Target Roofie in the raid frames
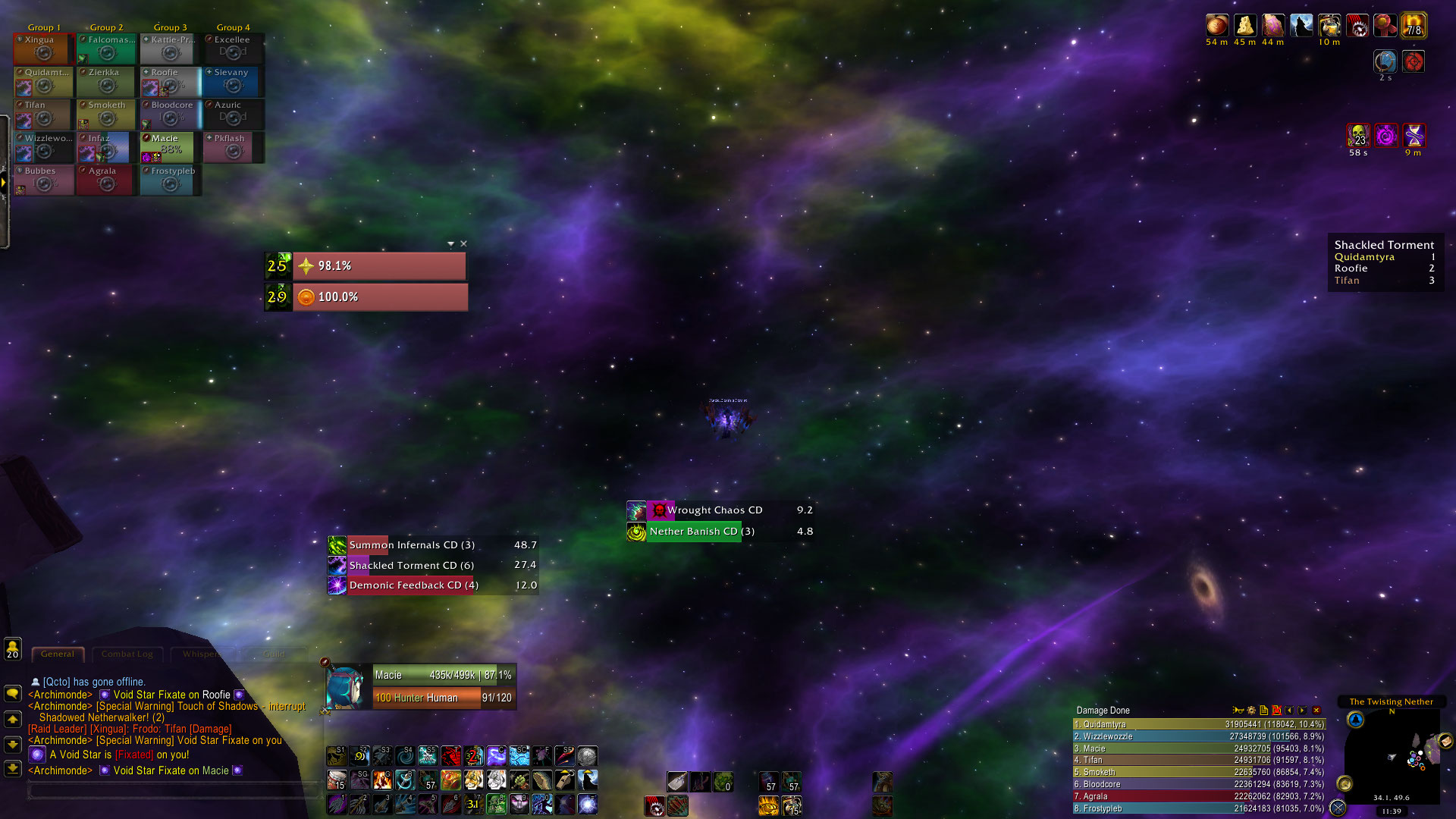Viewport: 1456px width, 819px height. tap(170, 82)
